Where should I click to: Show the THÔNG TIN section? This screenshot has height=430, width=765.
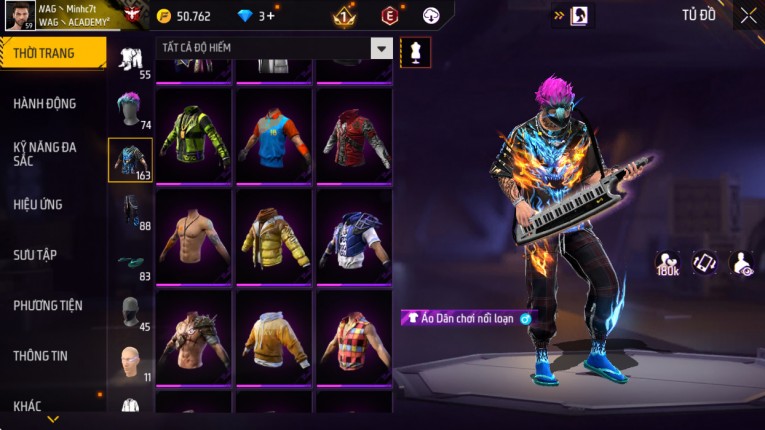pyautogui.click(x=40, y=355)
